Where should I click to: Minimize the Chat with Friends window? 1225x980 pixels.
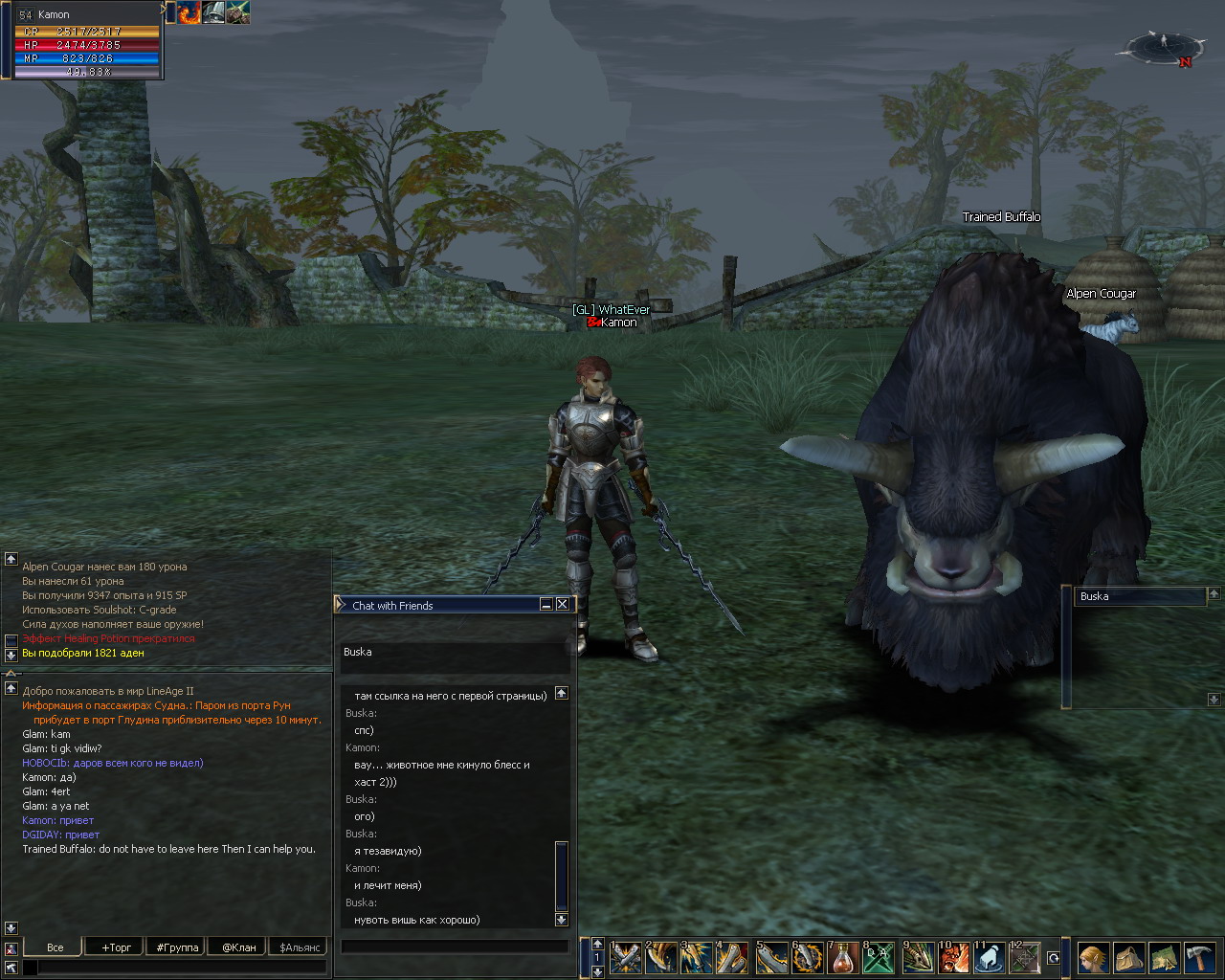click(546, 605)
